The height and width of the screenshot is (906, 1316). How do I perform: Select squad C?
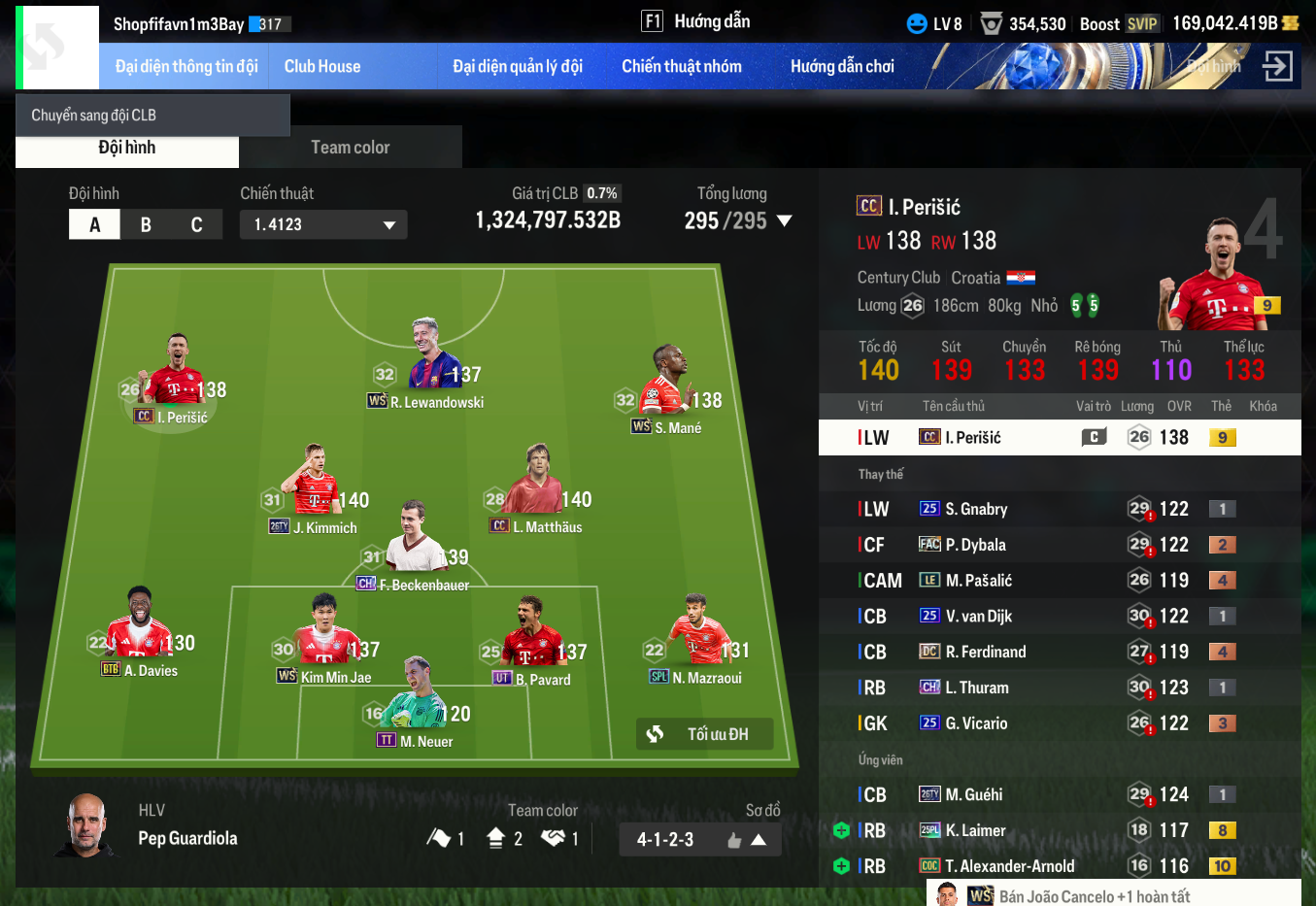point(196,224)
